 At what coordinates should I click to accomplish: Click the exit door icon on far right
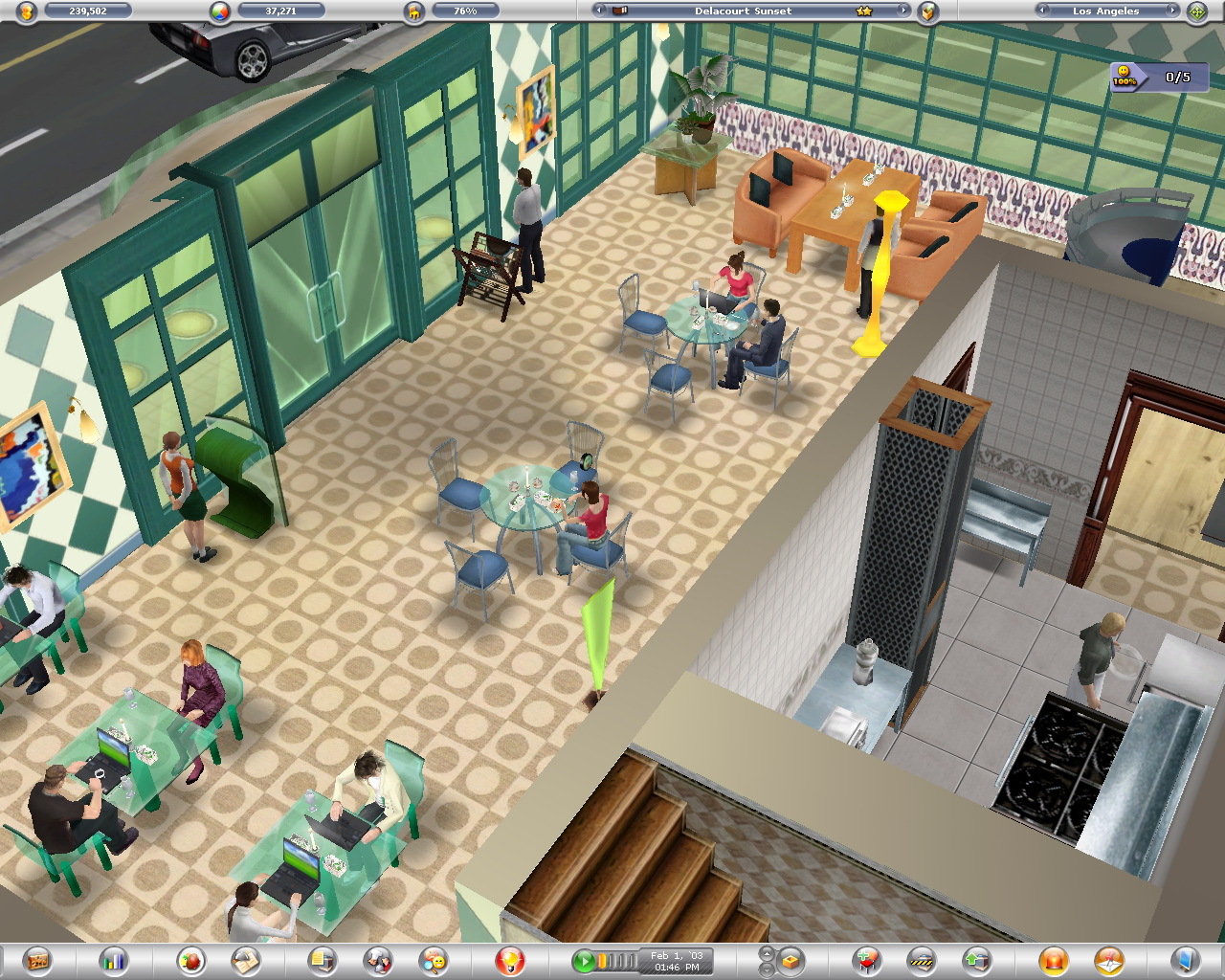click(x=1185, y=962)
